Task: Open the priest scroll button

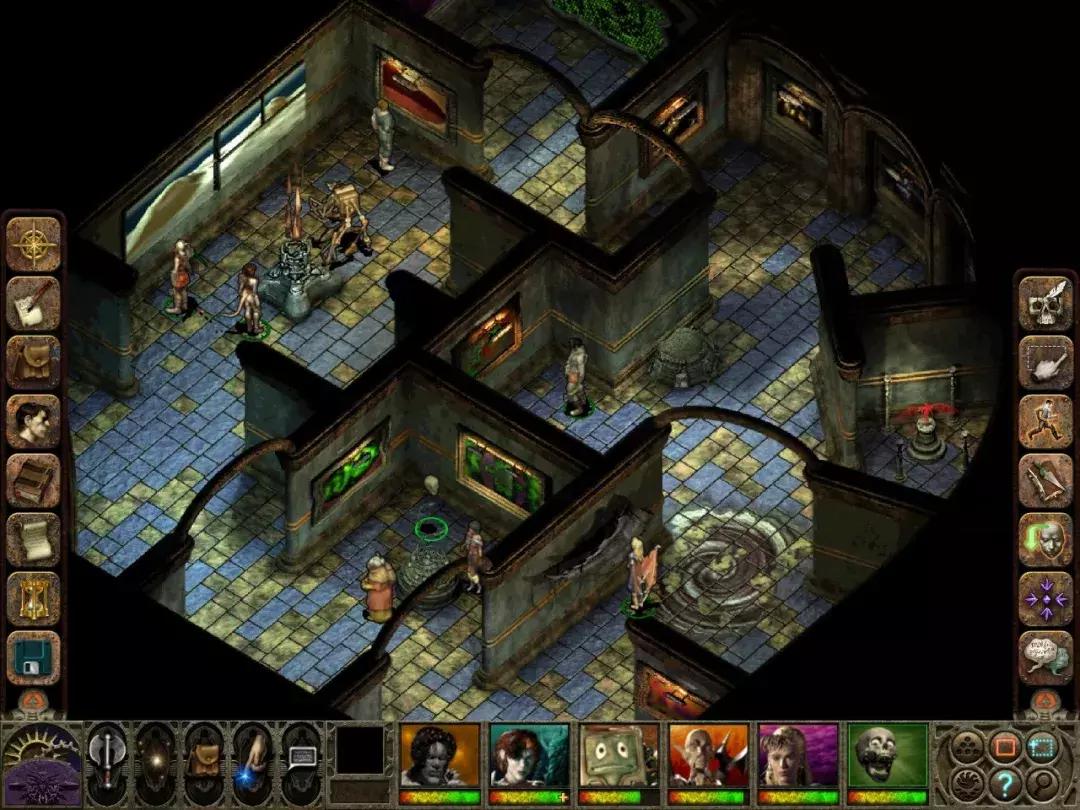Action: pyautogui.click(x=34, y=539)
